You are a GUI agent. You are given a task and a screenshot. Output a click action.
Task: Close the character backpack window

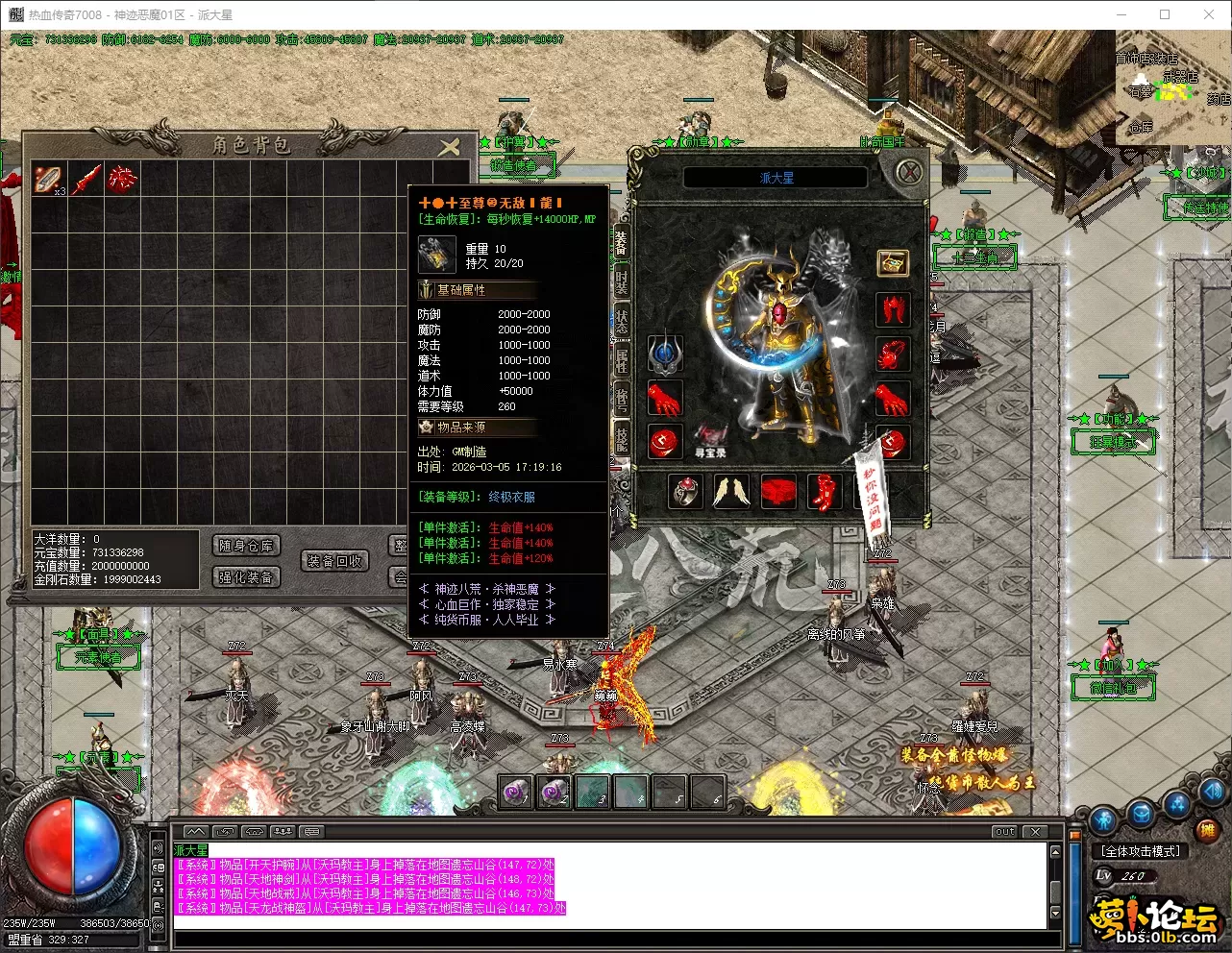click(x=449, y=147)
